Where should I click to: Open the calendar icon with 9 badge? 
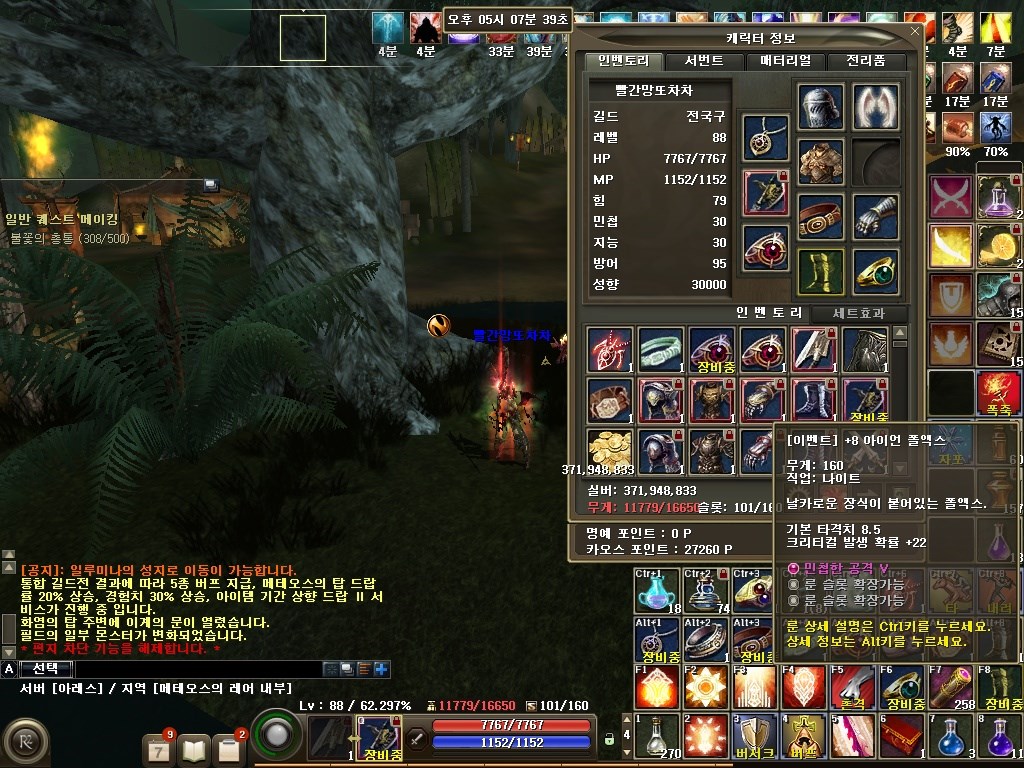(159, 749)
